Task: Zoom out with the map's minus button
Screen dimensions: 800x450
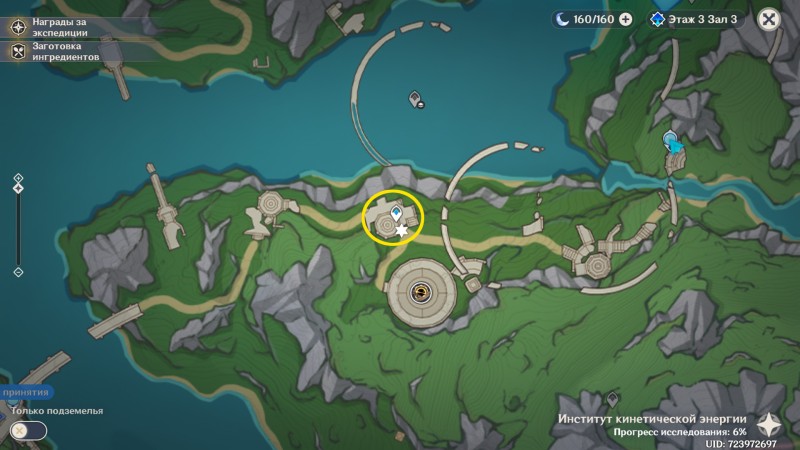Action: (18, 271)
